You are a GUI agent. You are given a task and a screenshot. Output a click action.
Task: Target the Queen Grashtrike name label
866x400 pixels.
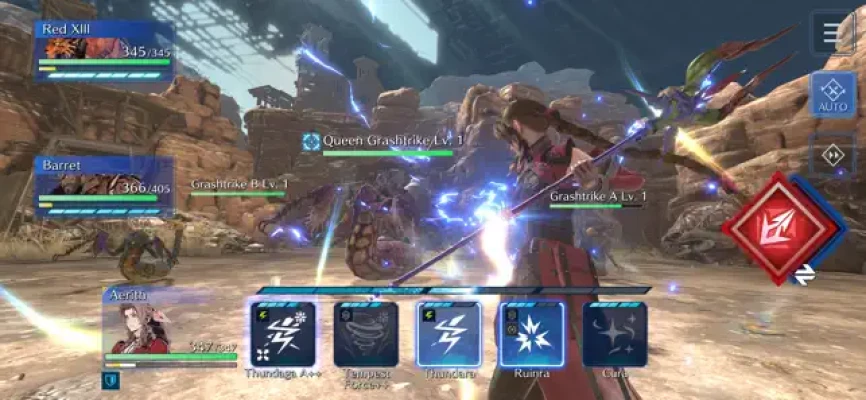pos(384,142)
